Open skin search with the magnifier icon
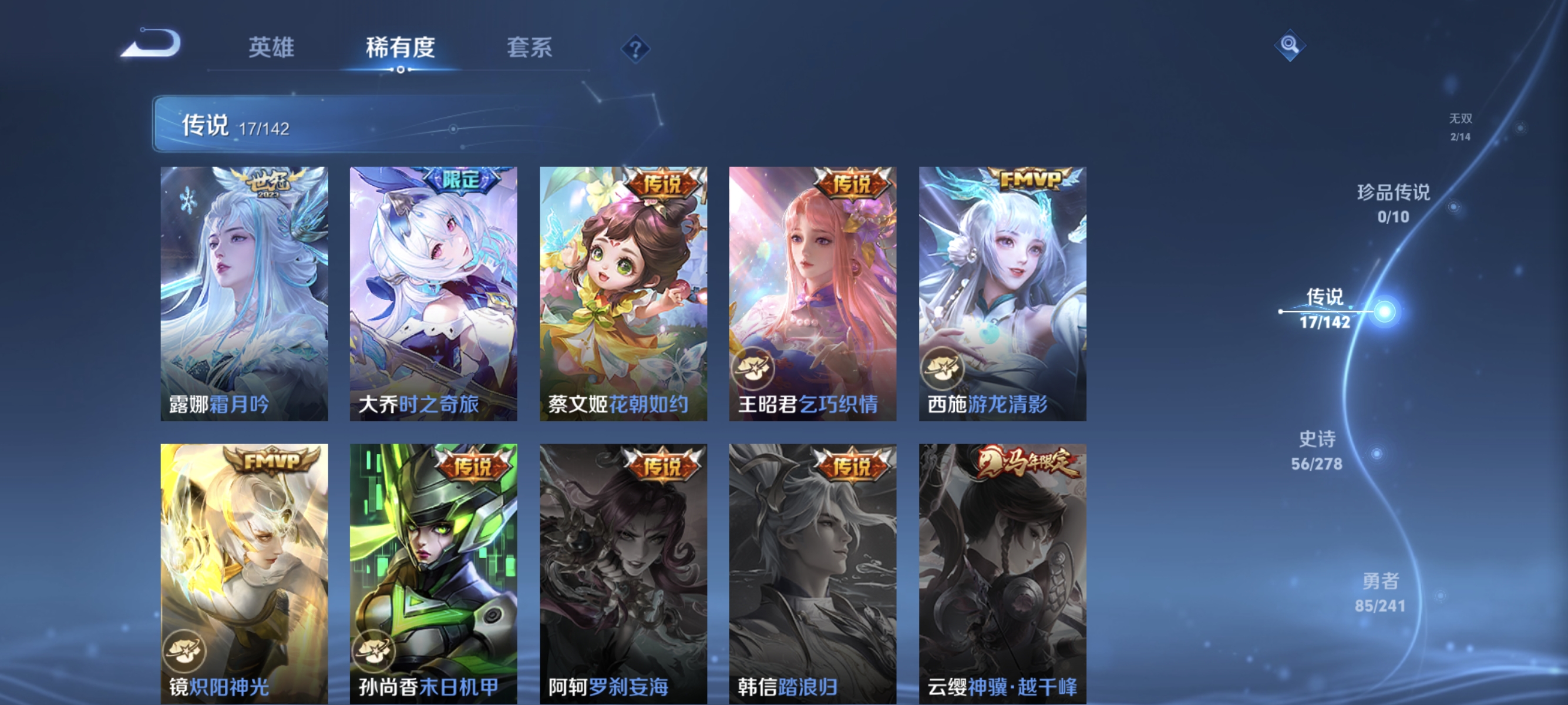 coord(1290,46)
